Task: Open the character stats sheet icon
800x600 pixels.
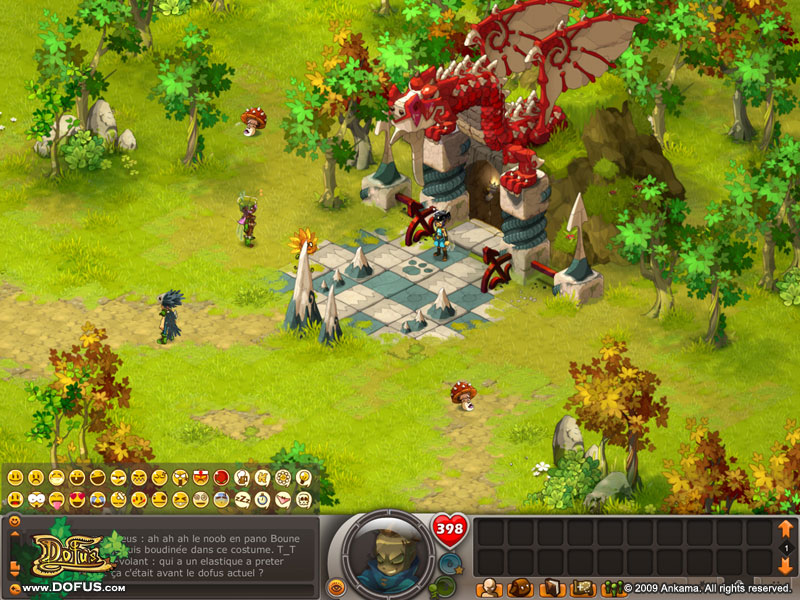Action: (x=490, y=587)
